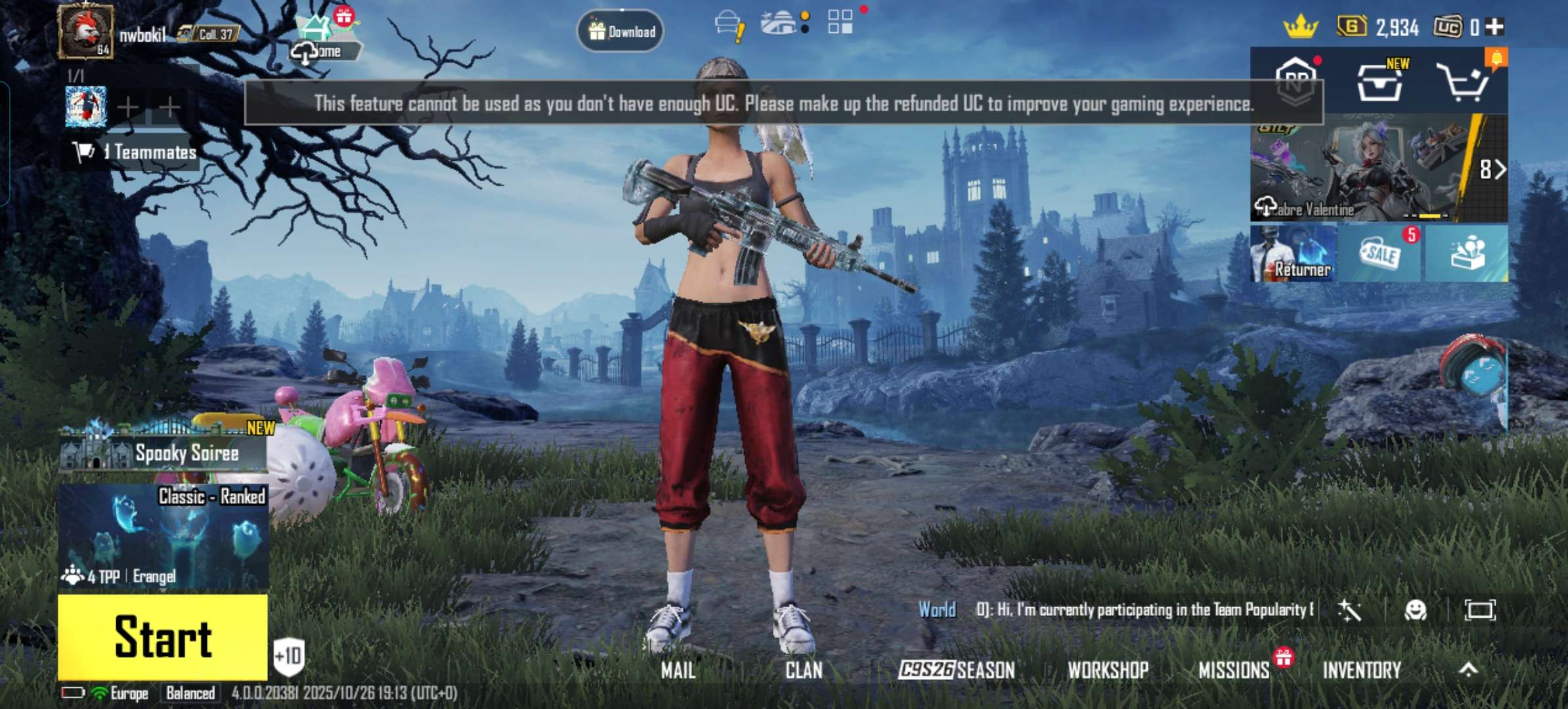The width and height of the screenshot is (1568, 709).
Task: Open the nwbokil player profile avatar
Action: click(85, 31)
